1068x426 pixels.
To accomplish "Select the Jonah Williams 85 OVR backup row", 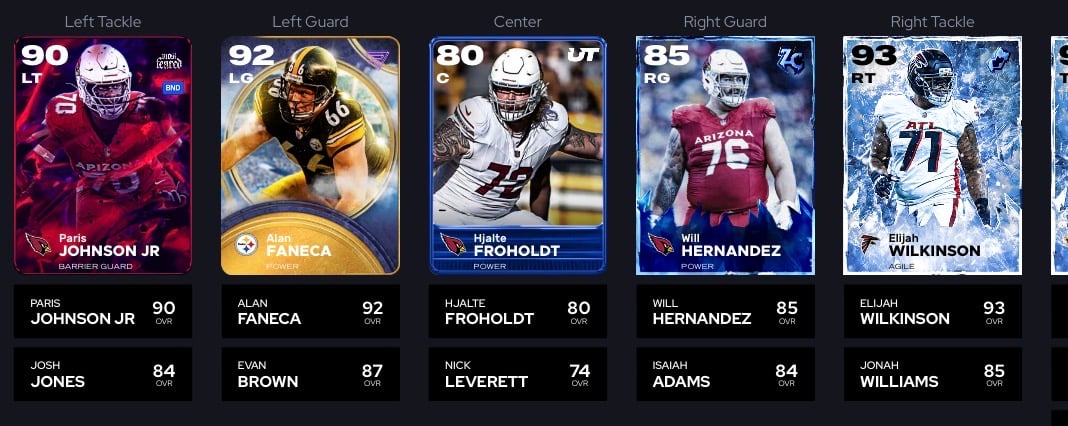I will coord(932,373).
